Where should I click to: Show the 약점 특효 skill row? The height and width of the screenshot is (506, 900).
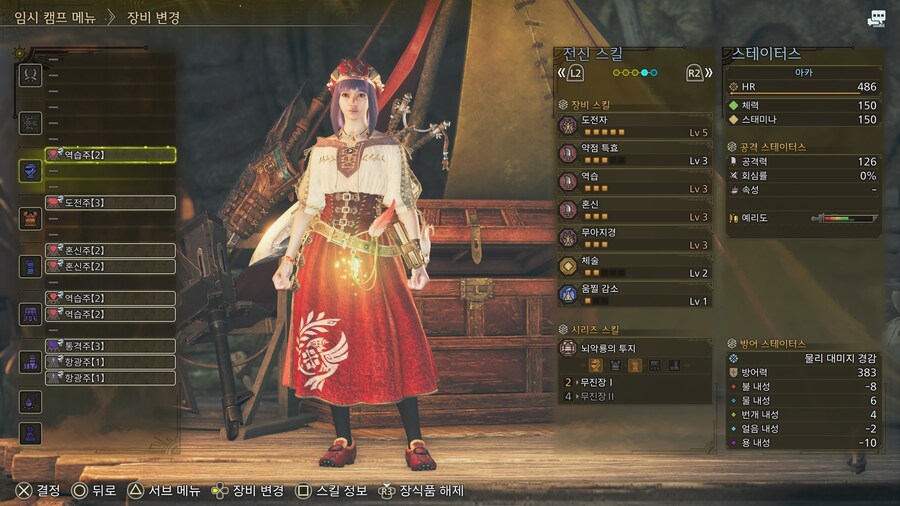coord(634,154)
